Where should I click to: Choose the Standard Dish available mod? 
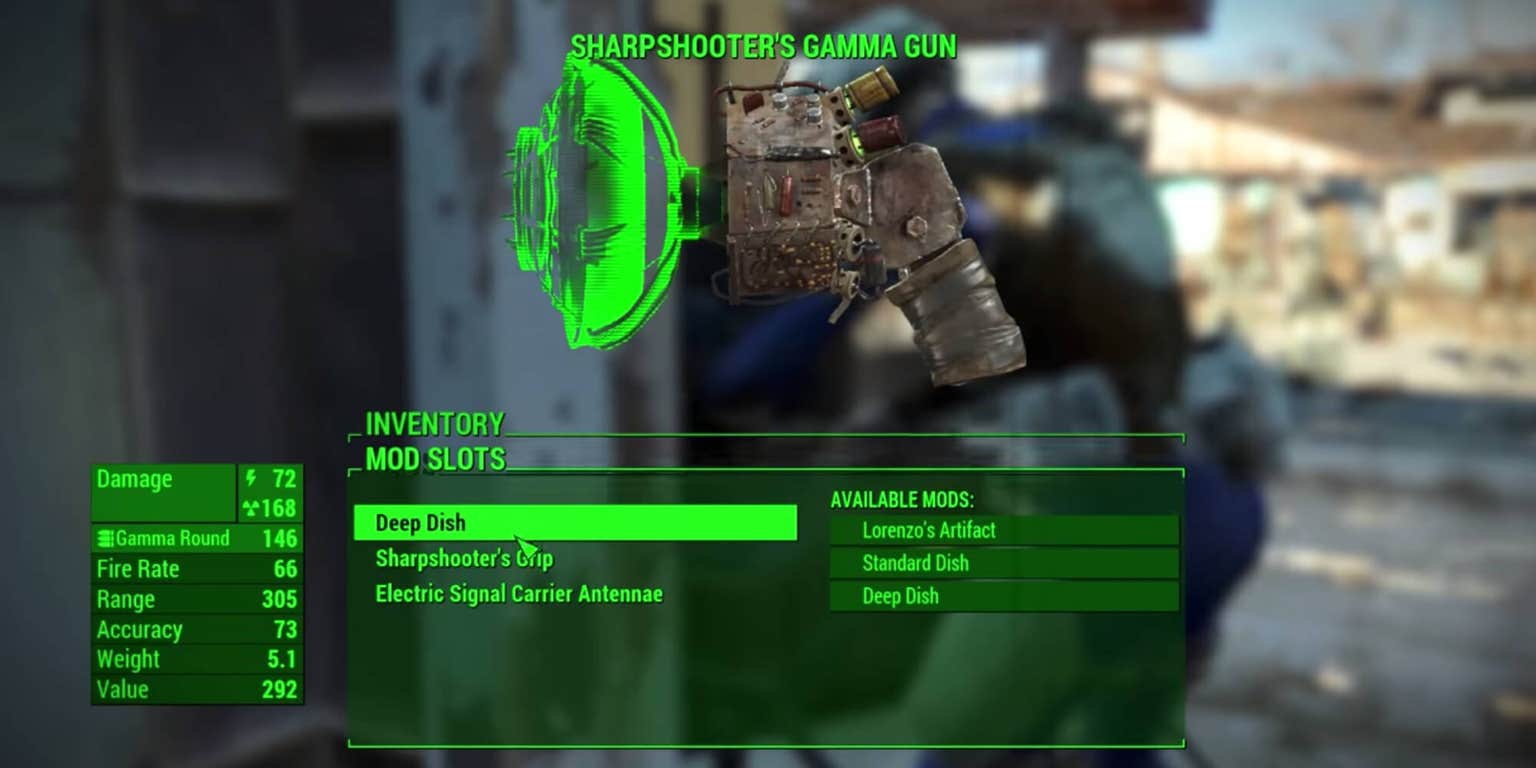click(x=1003, y=563)
